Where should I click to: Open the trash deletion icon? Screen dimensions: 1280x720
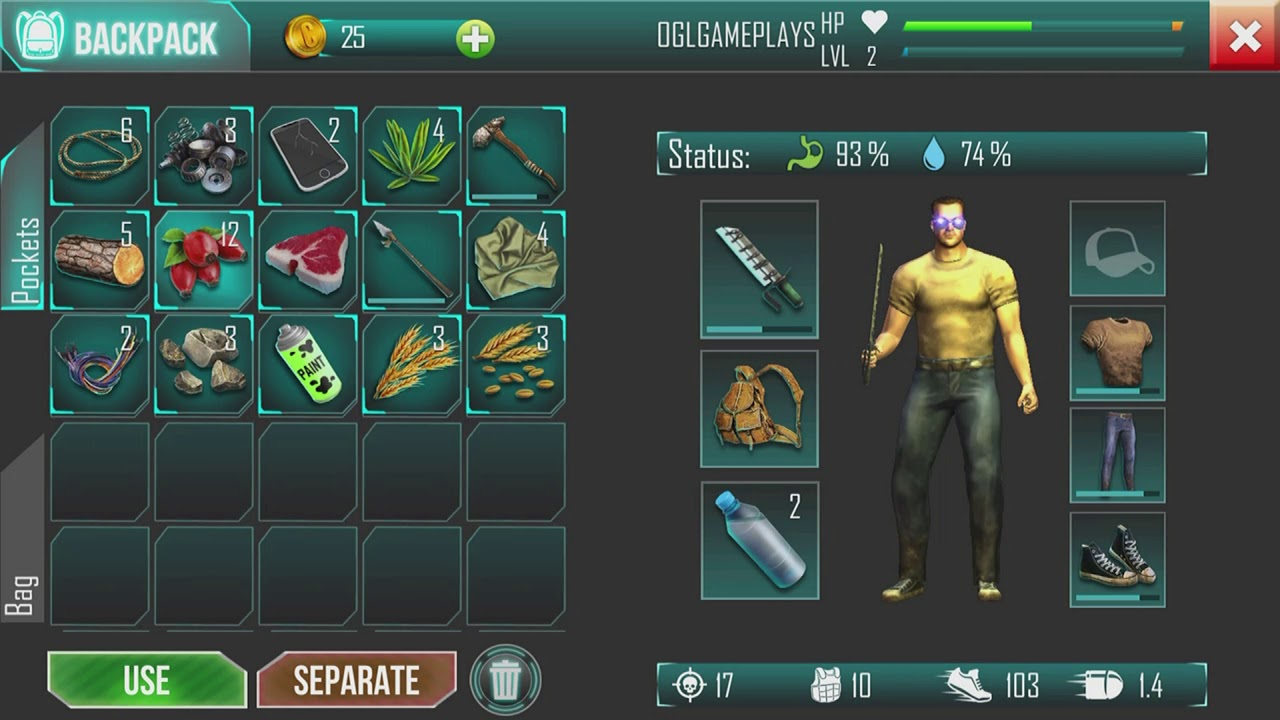point(505,679)
